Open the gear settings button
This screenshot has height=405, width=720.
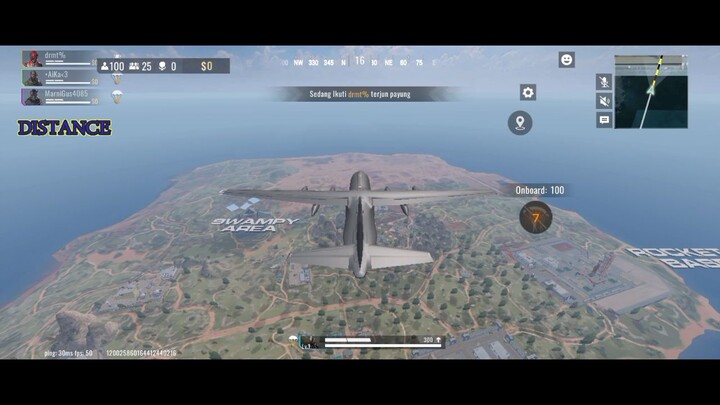coord(528,92)
